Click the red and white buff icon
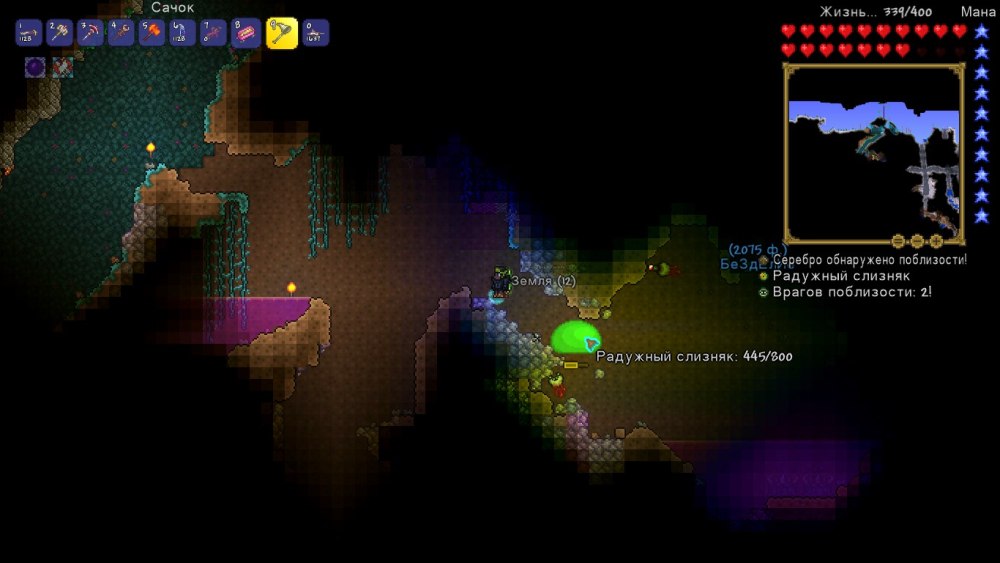The width and height of the screenshot is (1000, 563). coord(62,68)
